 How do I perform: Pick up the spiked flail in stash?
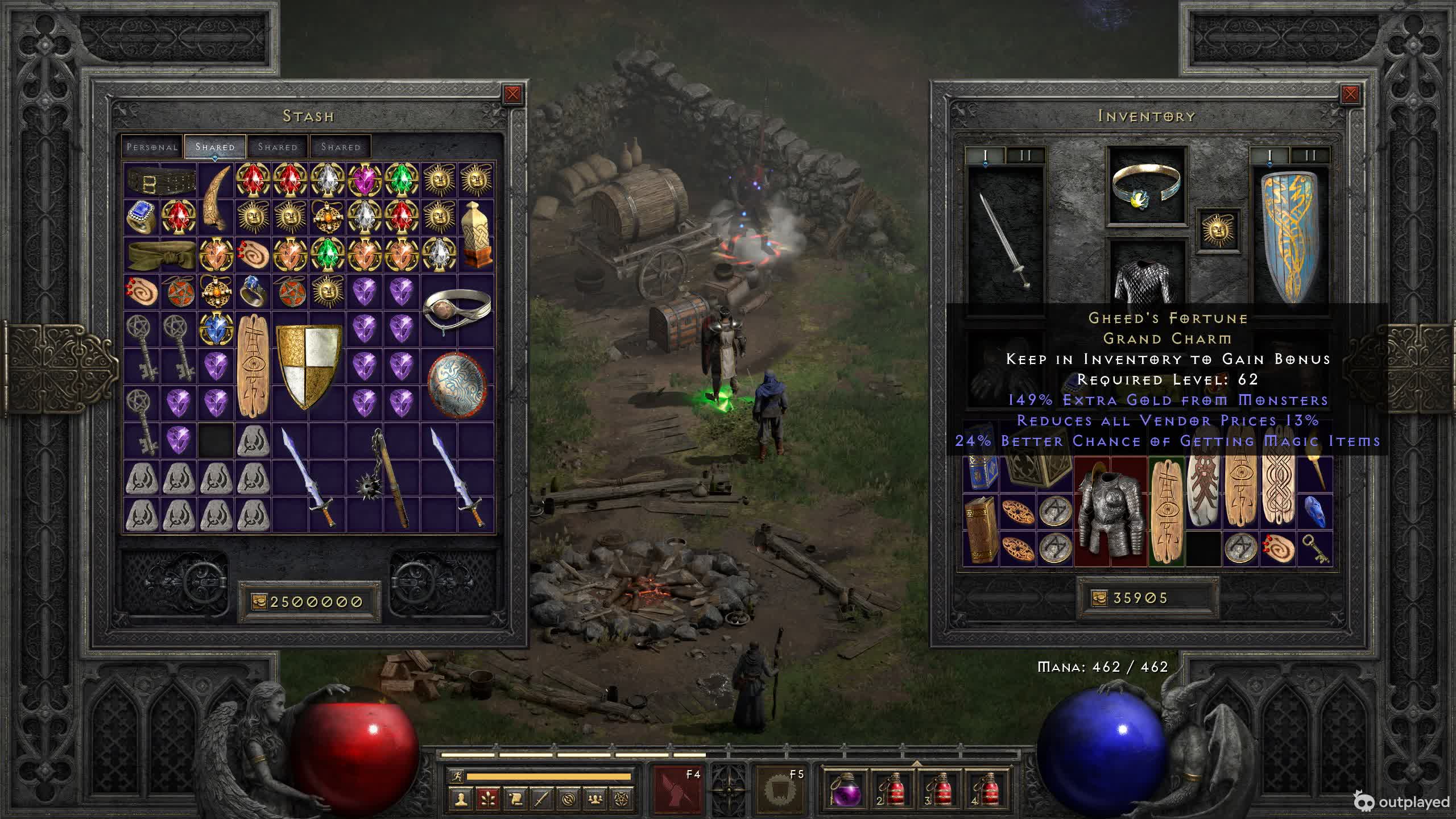click(x=383, y=478)
